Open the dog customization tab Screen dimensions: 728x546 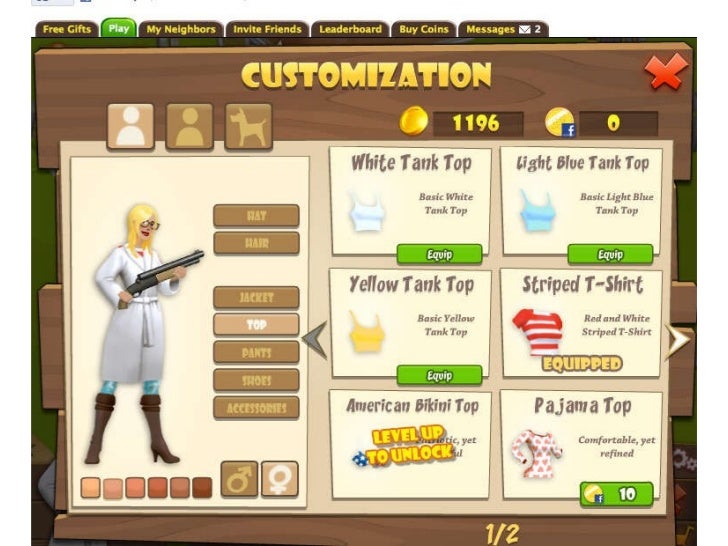point(248,127)
